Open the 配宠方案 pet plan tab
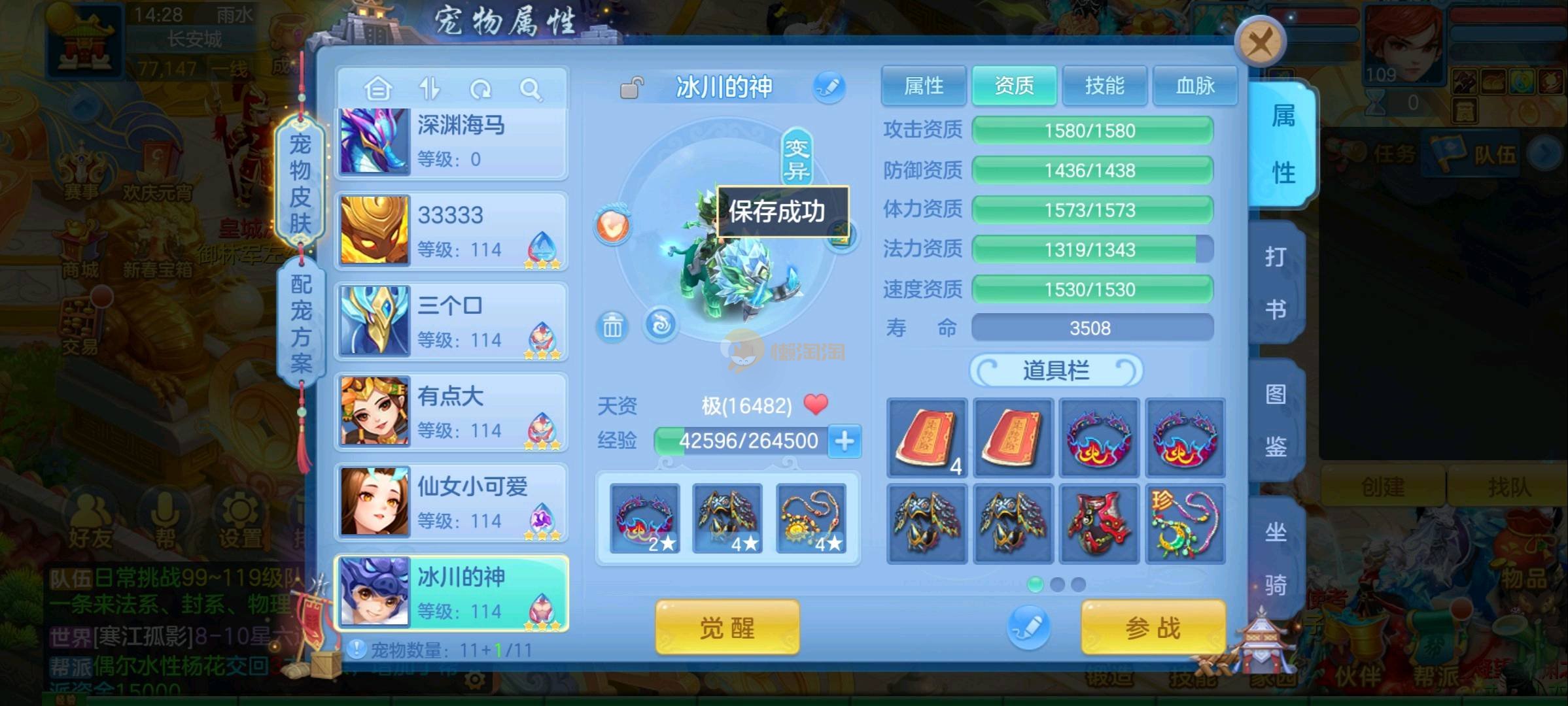This screenshot has width=1568, height=706. click(301, 322)
